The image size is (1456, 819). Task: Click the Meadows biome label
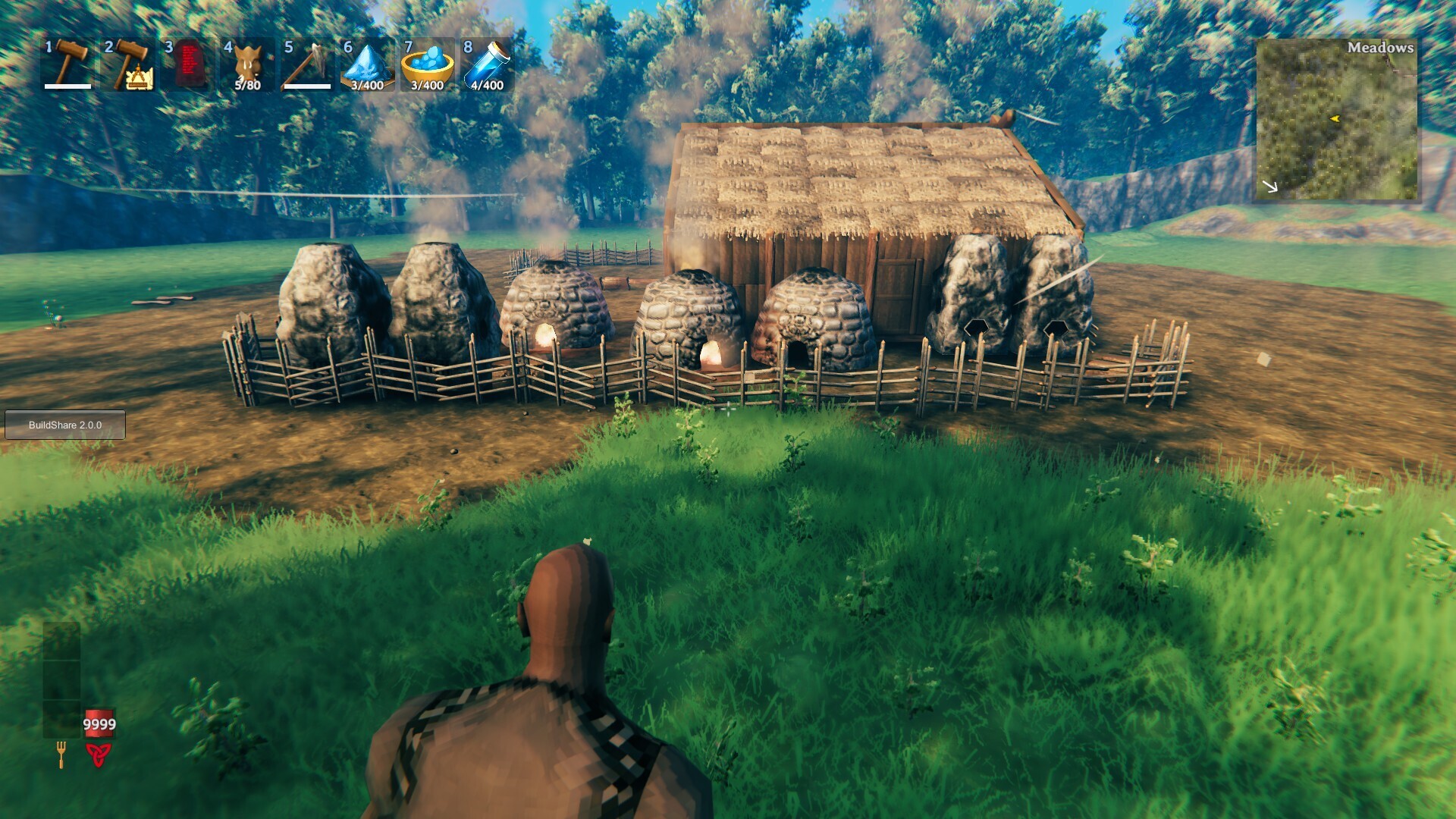1380,48
